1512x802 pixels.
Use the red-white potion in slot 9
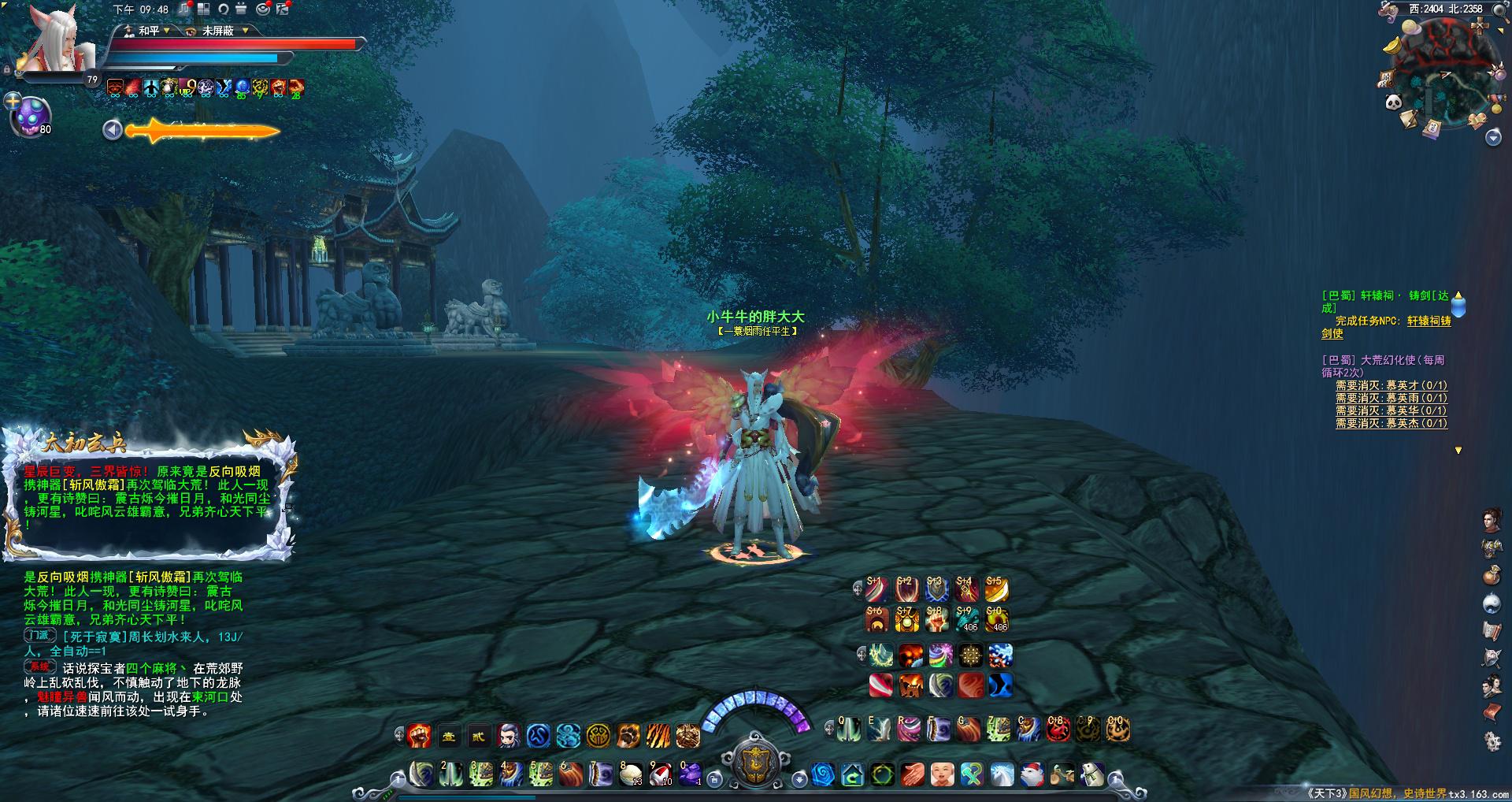pyautogui.click(x=660, y=774)
